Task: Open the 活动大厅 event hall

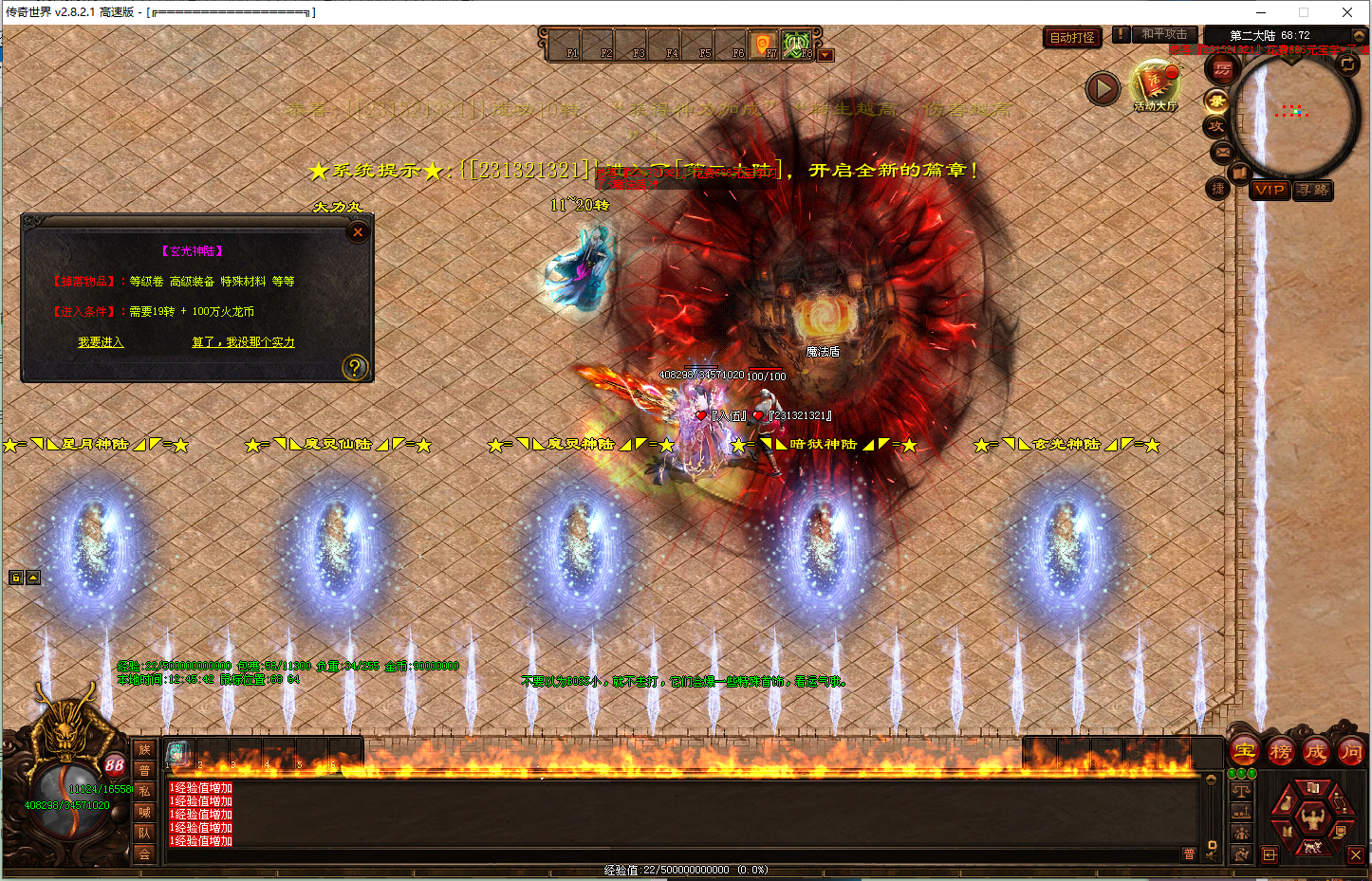Action: coord(1154,85)
